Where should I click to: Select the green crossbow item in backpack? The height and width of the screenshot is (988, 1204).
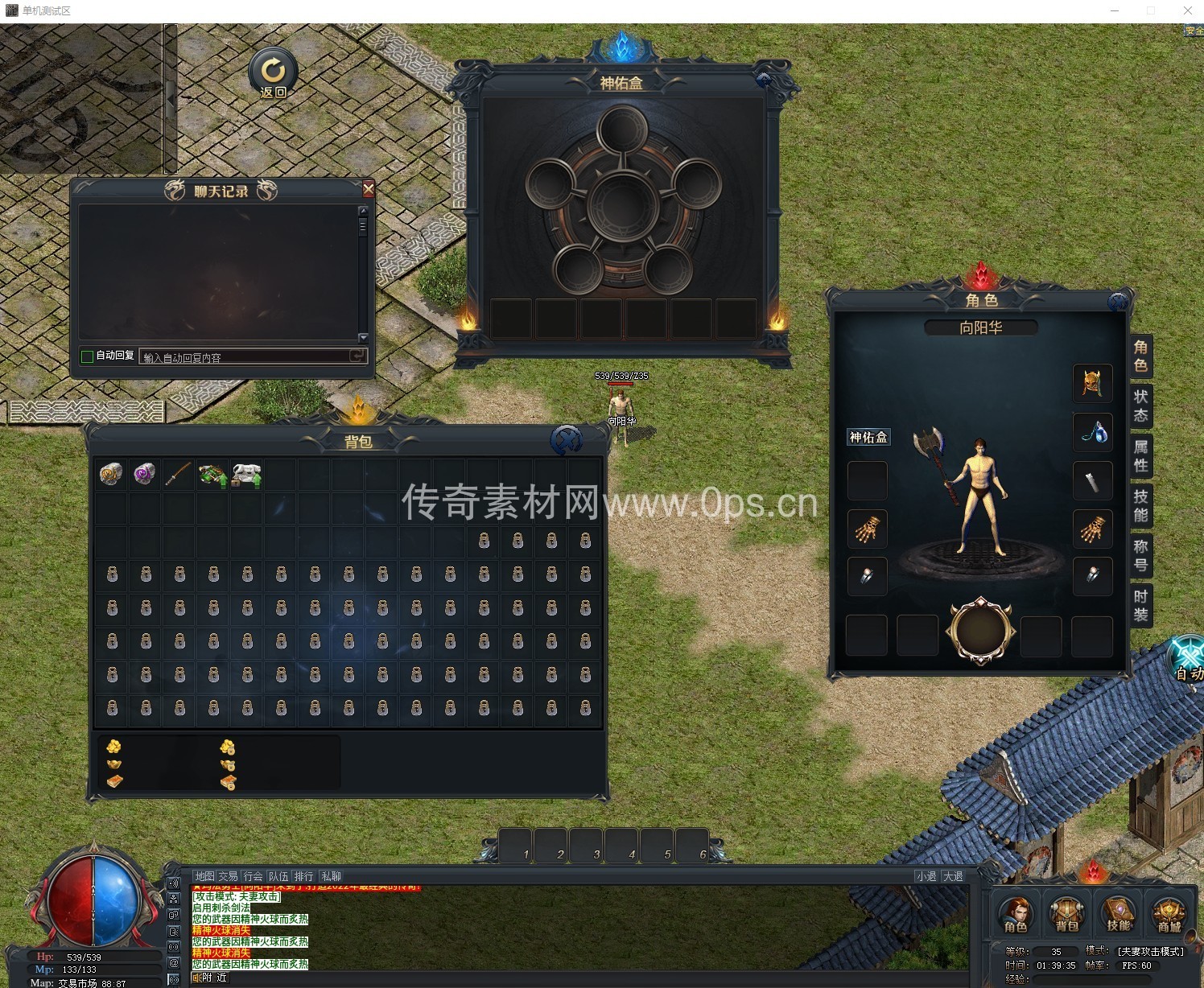pos(212,475)
